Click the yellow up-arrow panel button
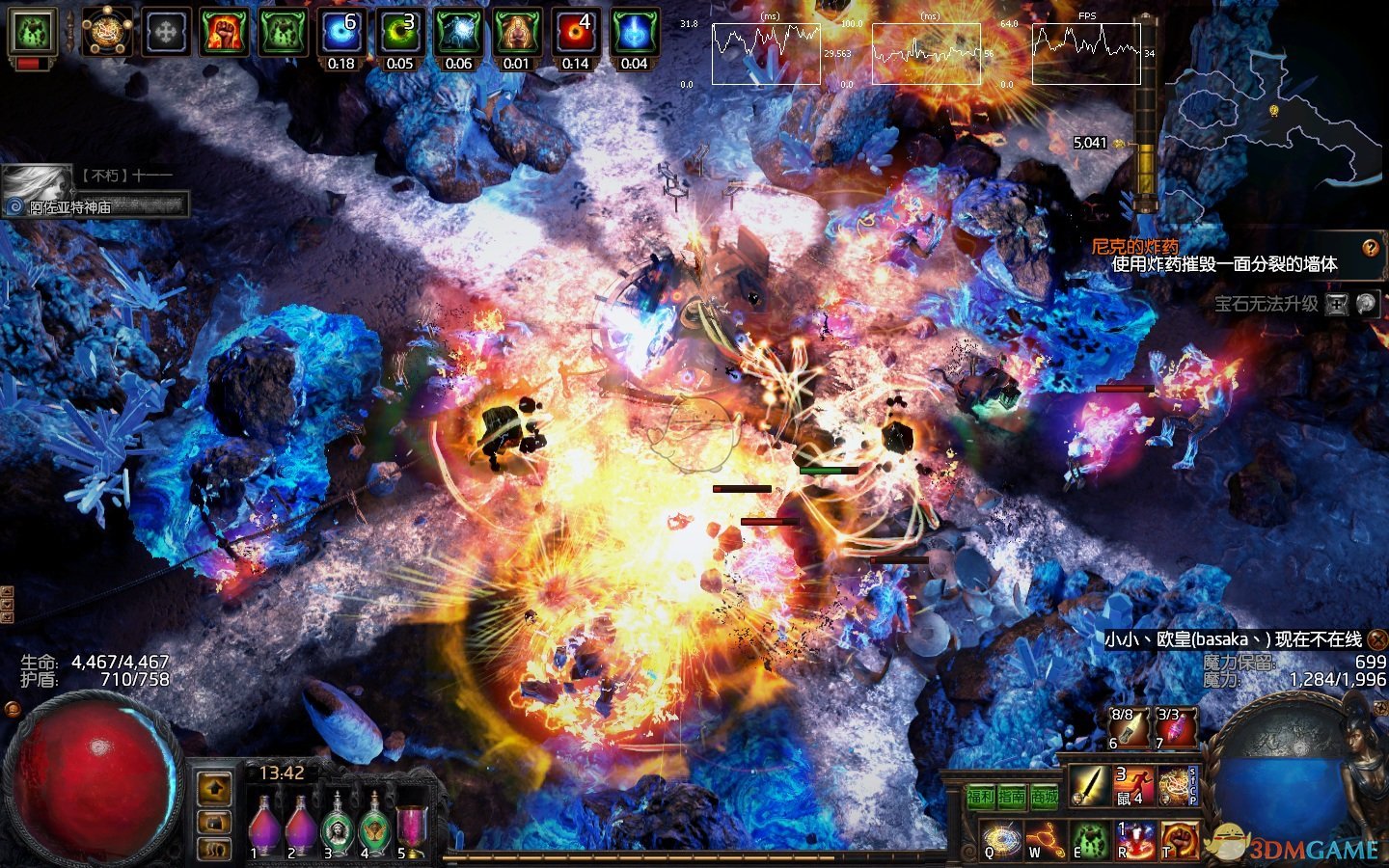 (215, 789)
